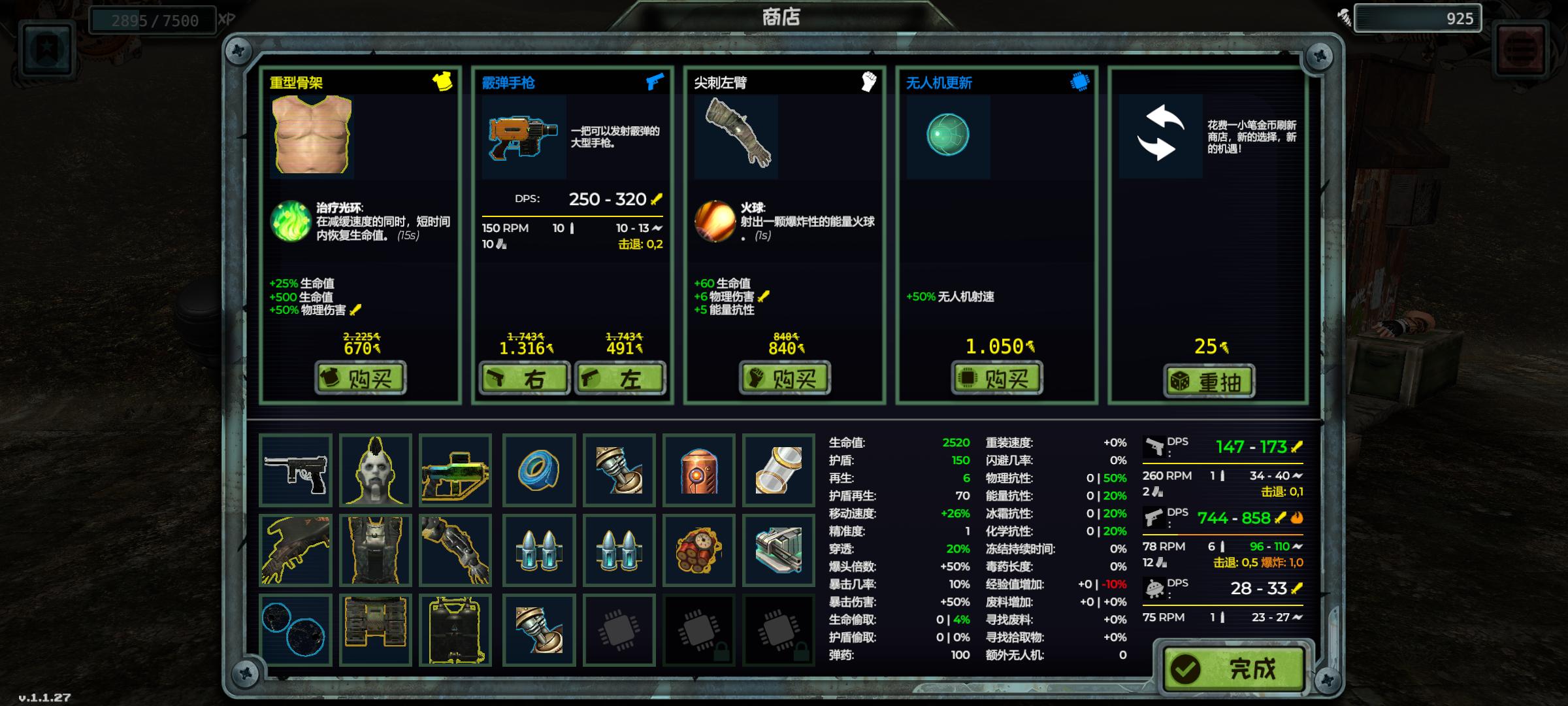Select the tank tracks item in inventory
1568x706 pixels.
pos(376,629)
